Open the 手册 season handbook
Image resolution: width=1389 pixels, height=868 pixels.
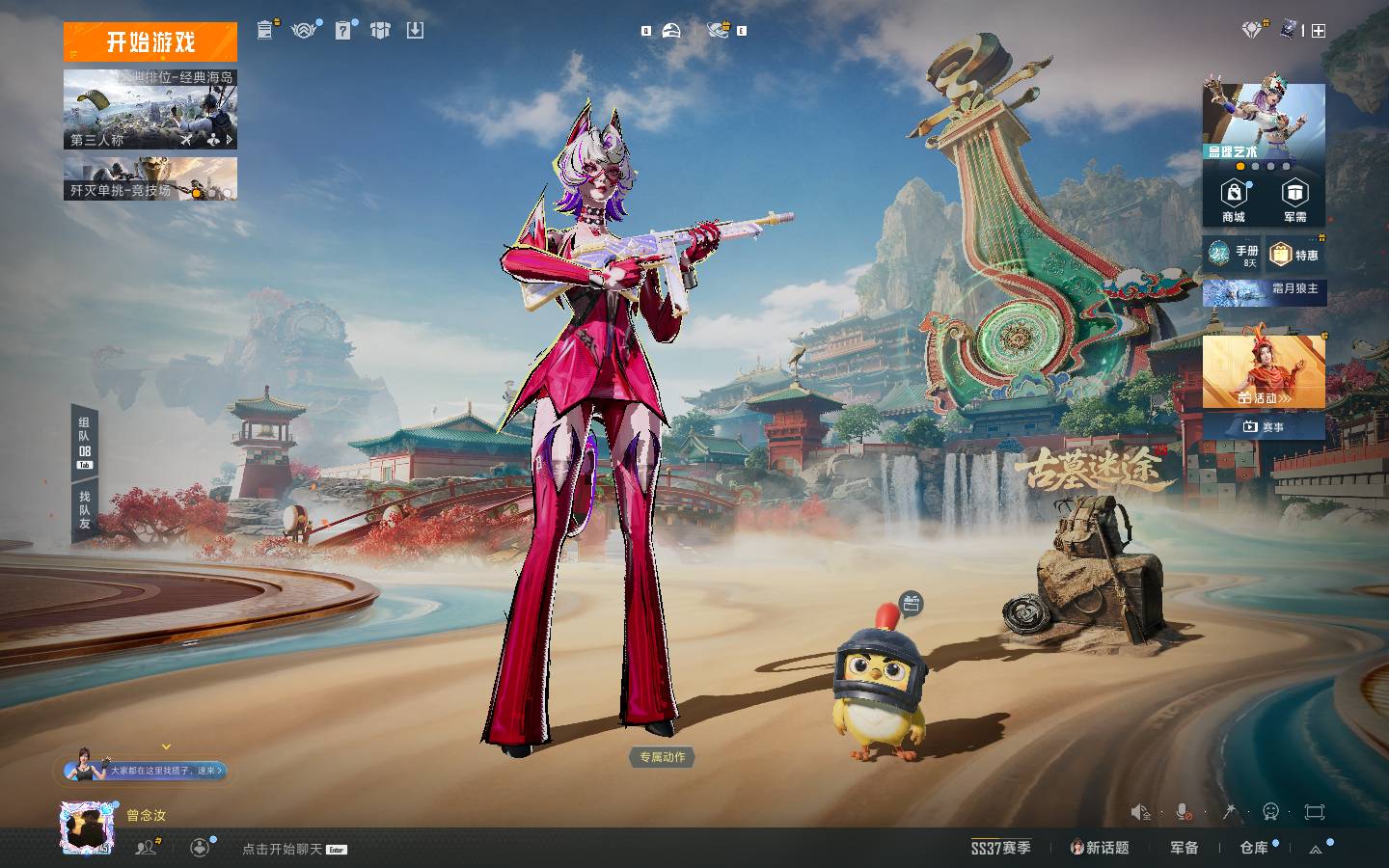pyautogui.click(x=1233, y=255)
